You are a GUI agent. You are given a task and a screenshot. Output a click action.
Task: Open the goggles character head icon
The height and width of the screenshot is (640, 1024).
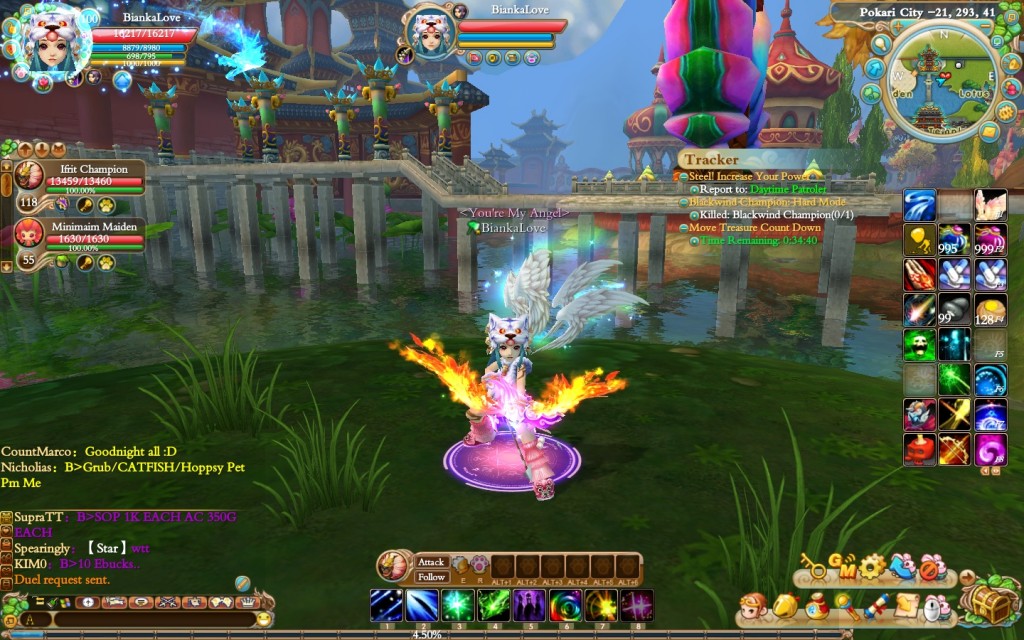tap(754, 607)
